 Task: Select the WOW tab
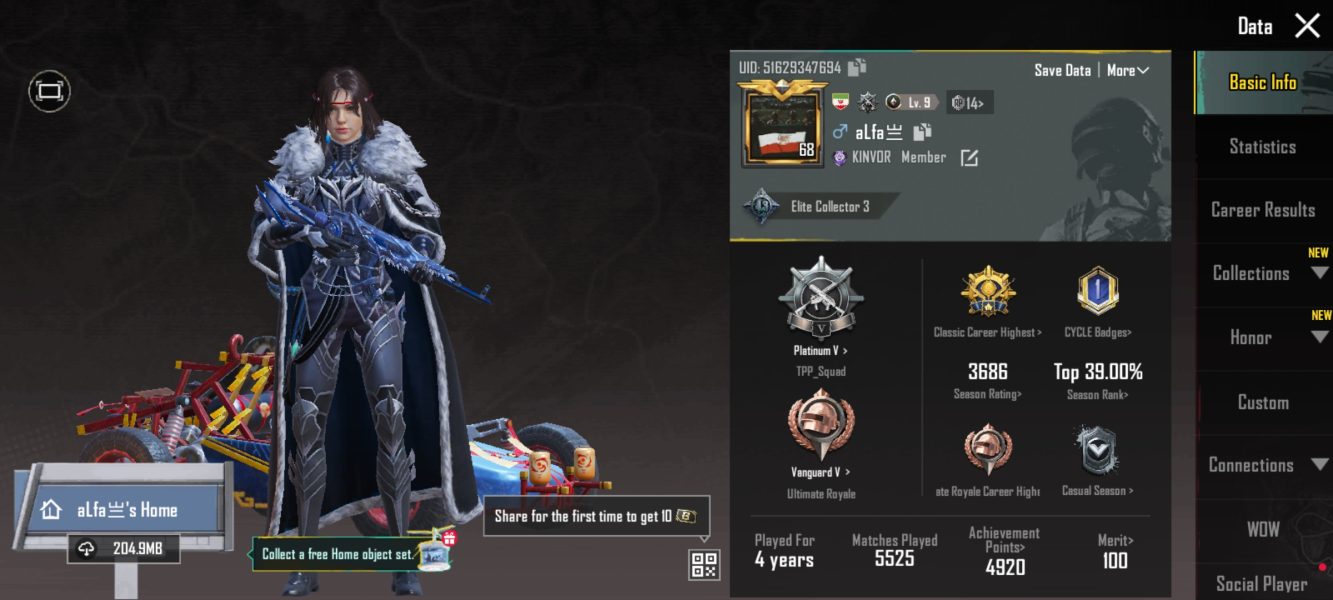[x=1262, y=529]
